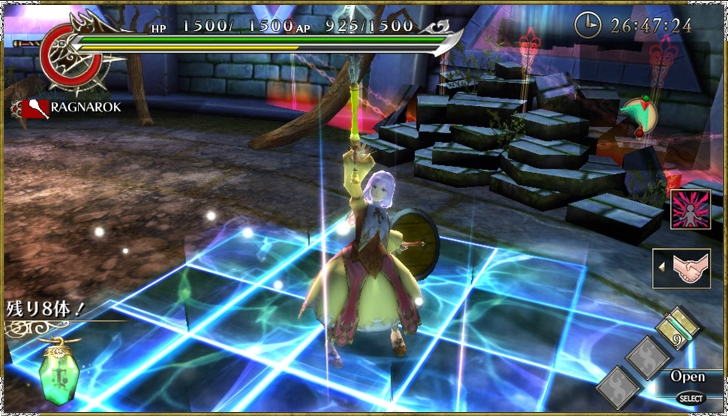Click the Open label by the cards
The image size is (728, 416).
(687, 377)
